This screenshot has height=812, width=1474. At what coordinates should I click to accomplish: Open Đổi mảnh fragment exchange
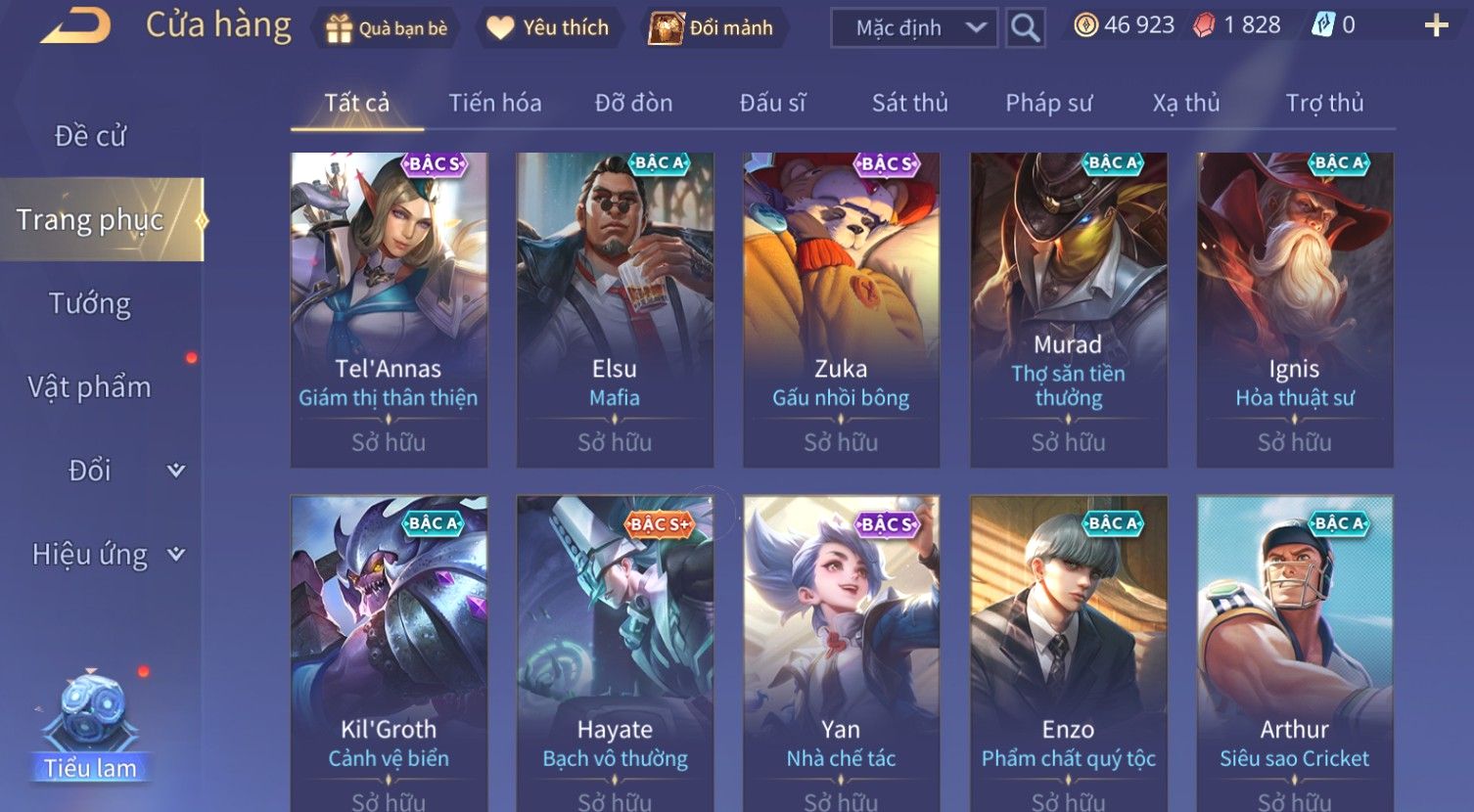coord(712,28)
